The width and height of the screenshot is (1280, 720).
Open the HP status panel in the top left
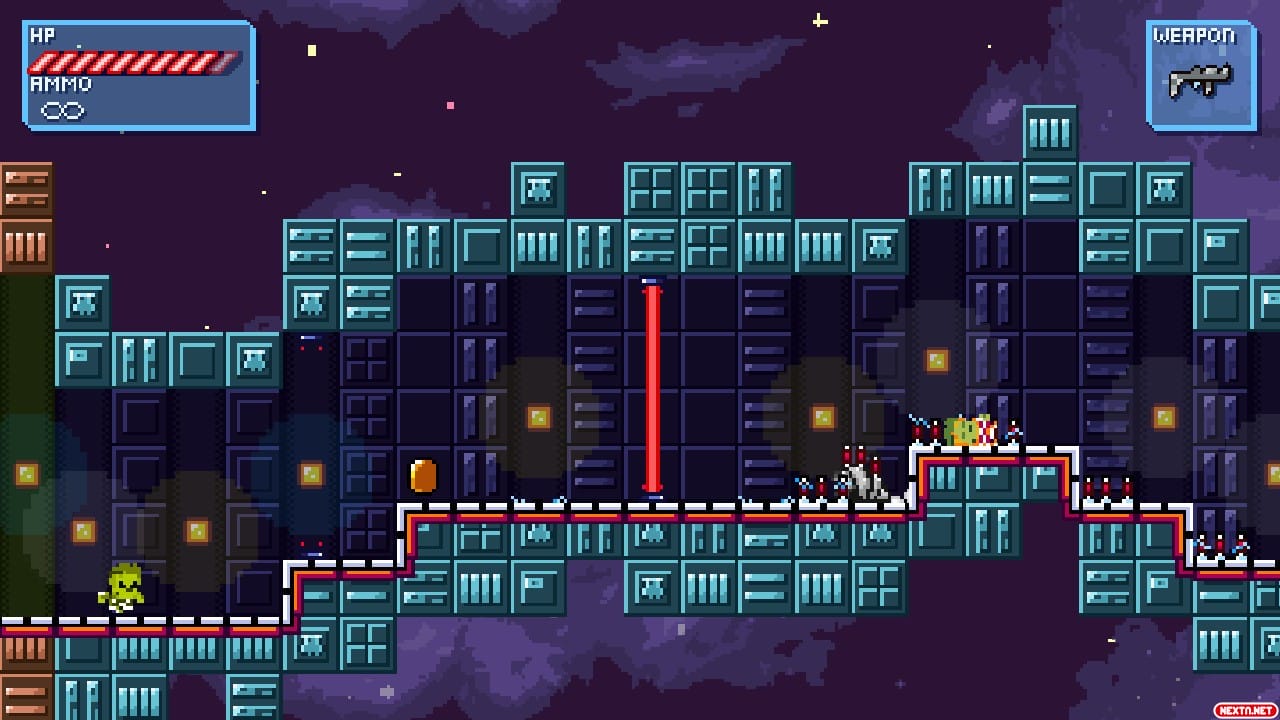point(140,75)
